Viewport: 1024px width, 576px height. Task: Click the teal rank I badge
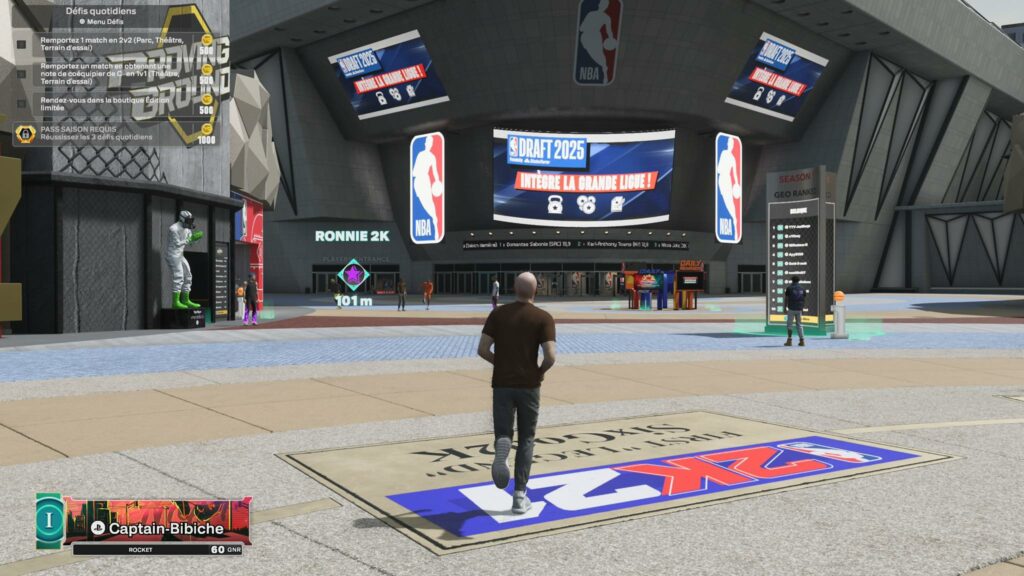tap(49, 521)
